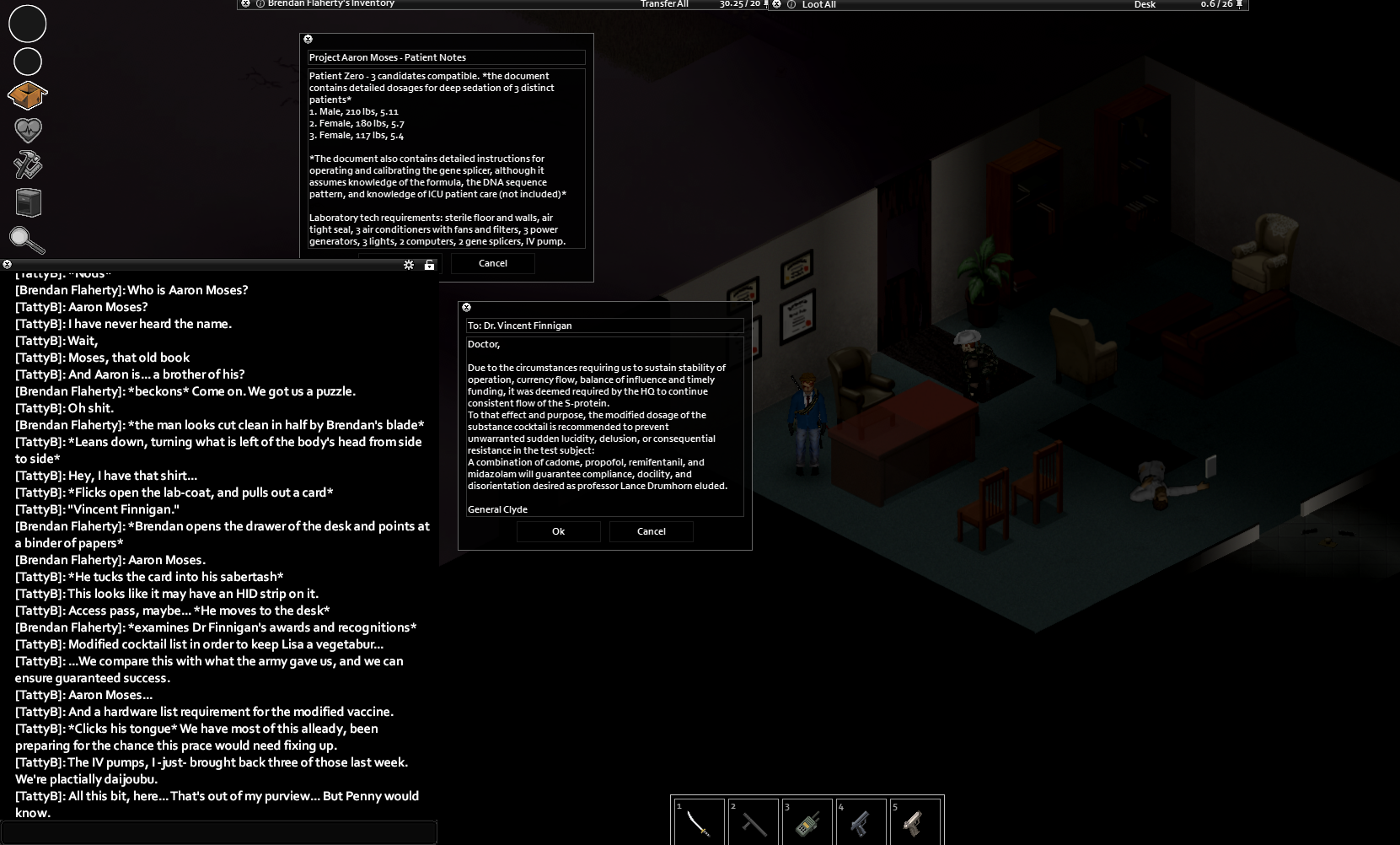Select the dark pistol in hotbar slot 4
The height and width of the screenshot is (845, 1400).
click(861, 822)
